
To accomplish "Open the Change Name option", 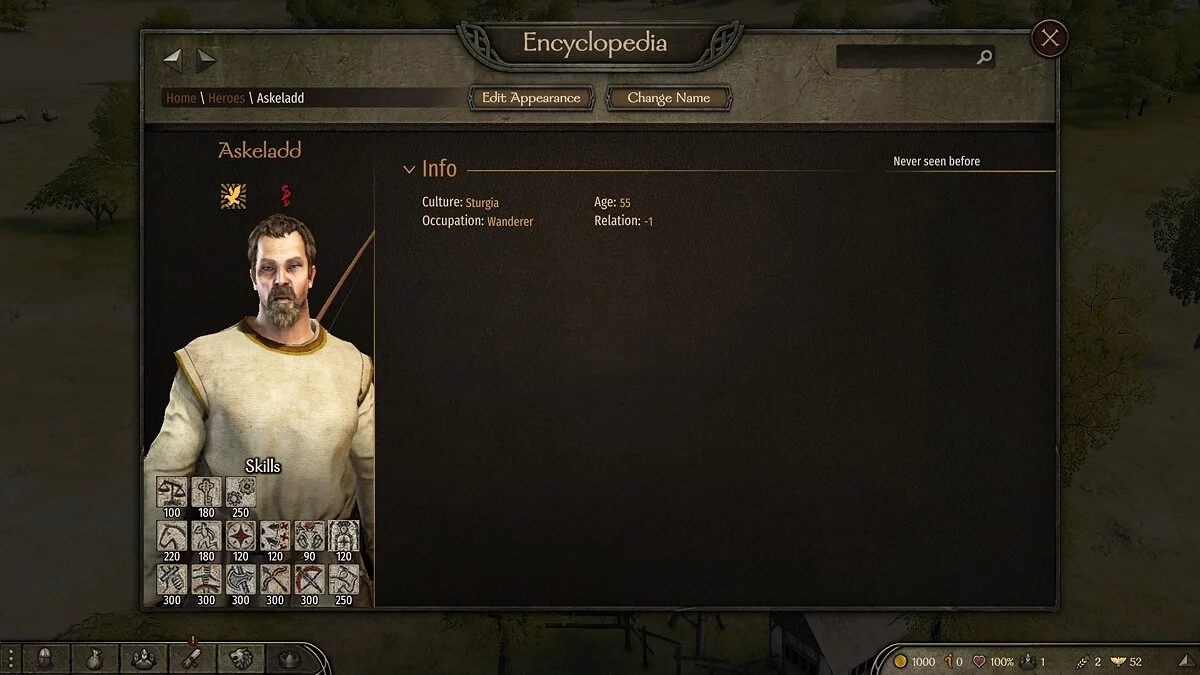I will pos(668,98).
